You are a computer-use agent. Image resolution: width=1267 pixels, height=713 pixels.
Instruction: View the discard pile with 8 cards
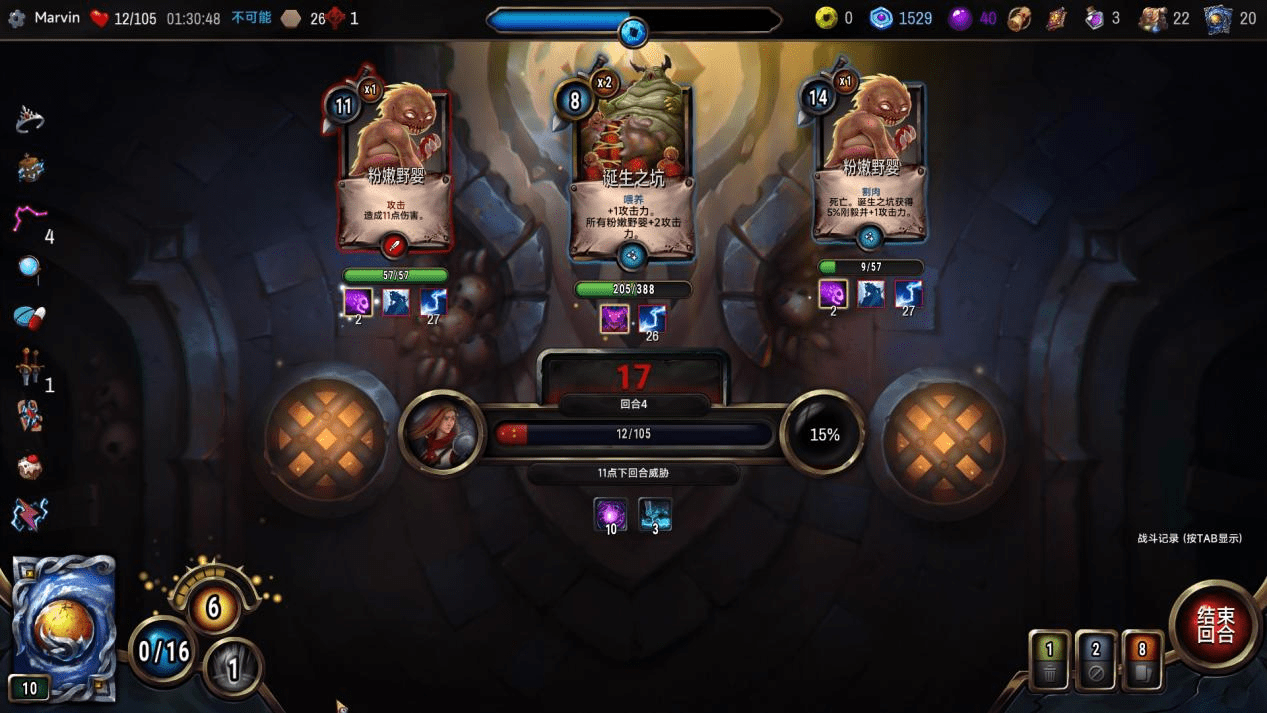(1142, 661)
